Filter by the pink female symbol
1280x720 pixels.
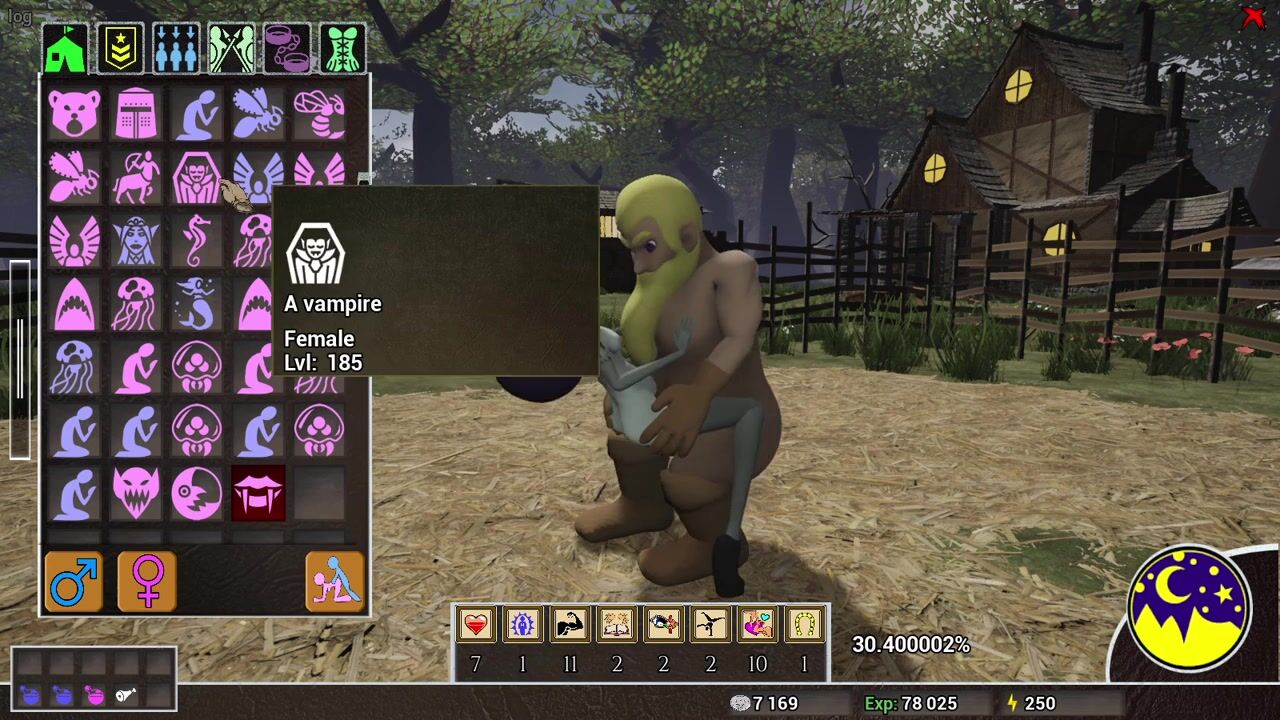tap(147, 581)
